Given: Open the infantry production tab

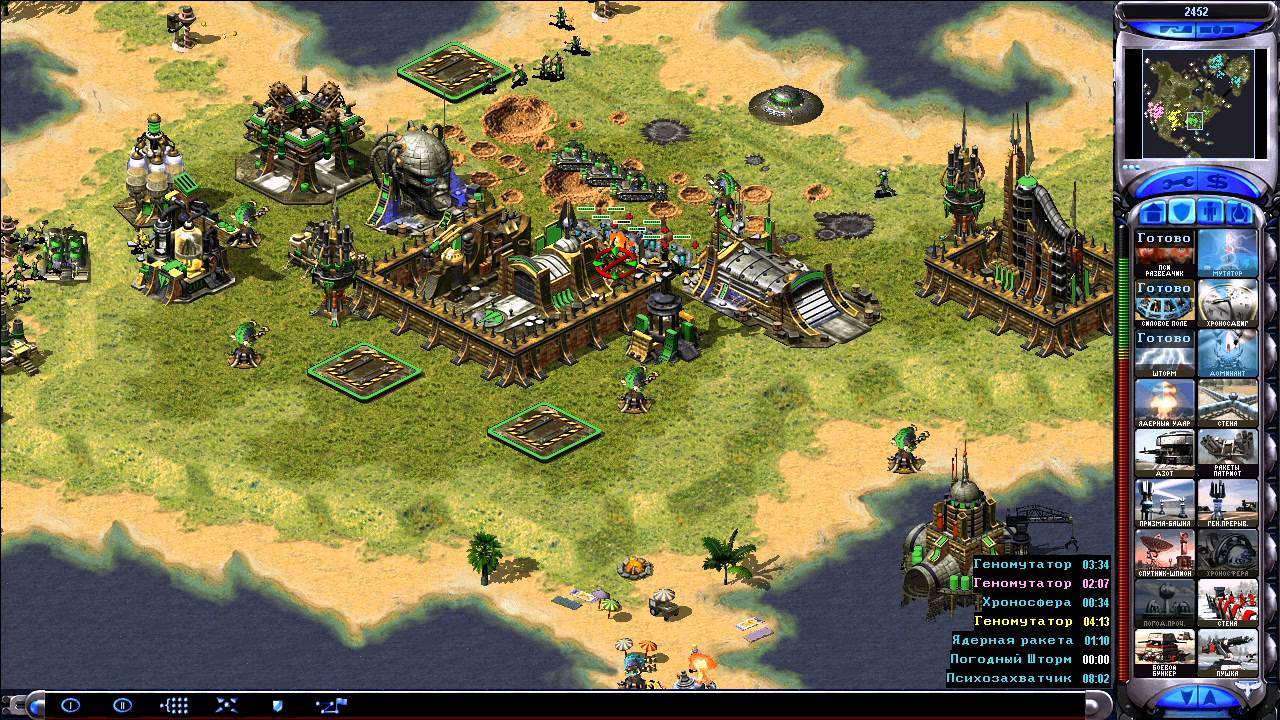Looking at the screenshot, I should 1210,211.
